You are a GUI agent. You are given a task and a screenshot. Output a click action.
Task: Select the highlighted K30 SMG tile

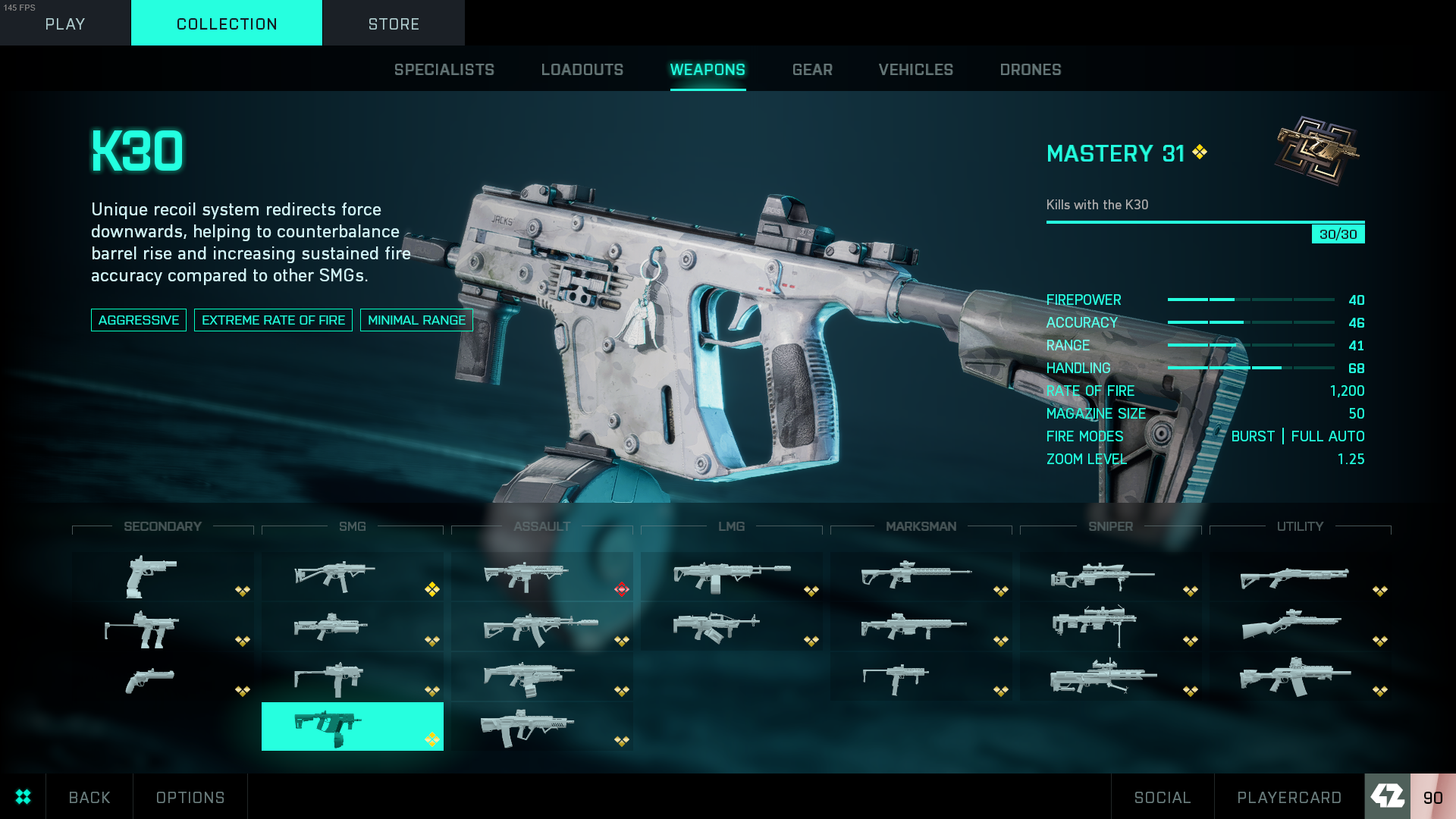[x=352, y=726]
